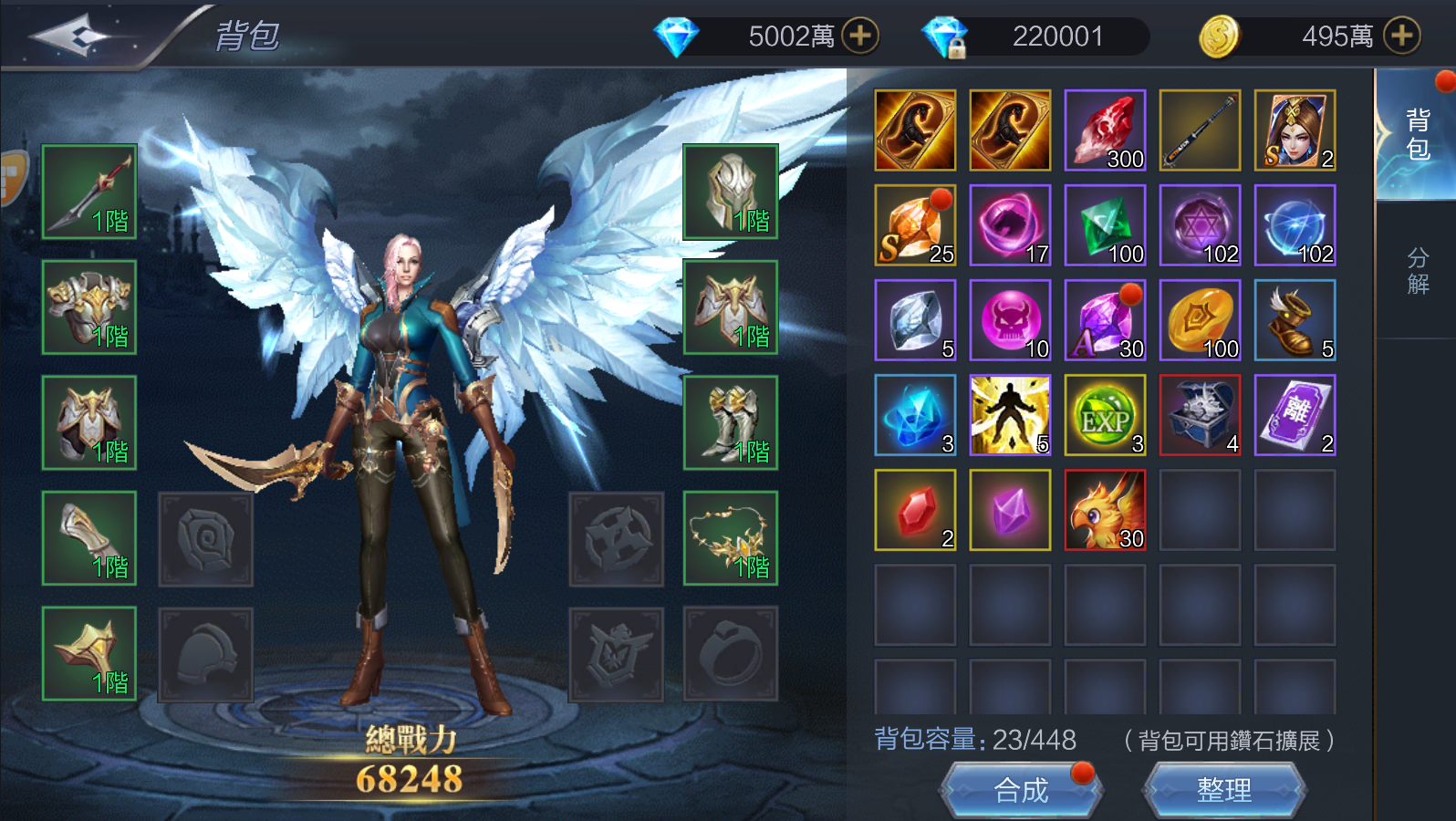The height and width of the screenshot is (821, 1456).
Task: Select the heroine portrait card item
Action: pos(1295,130)
